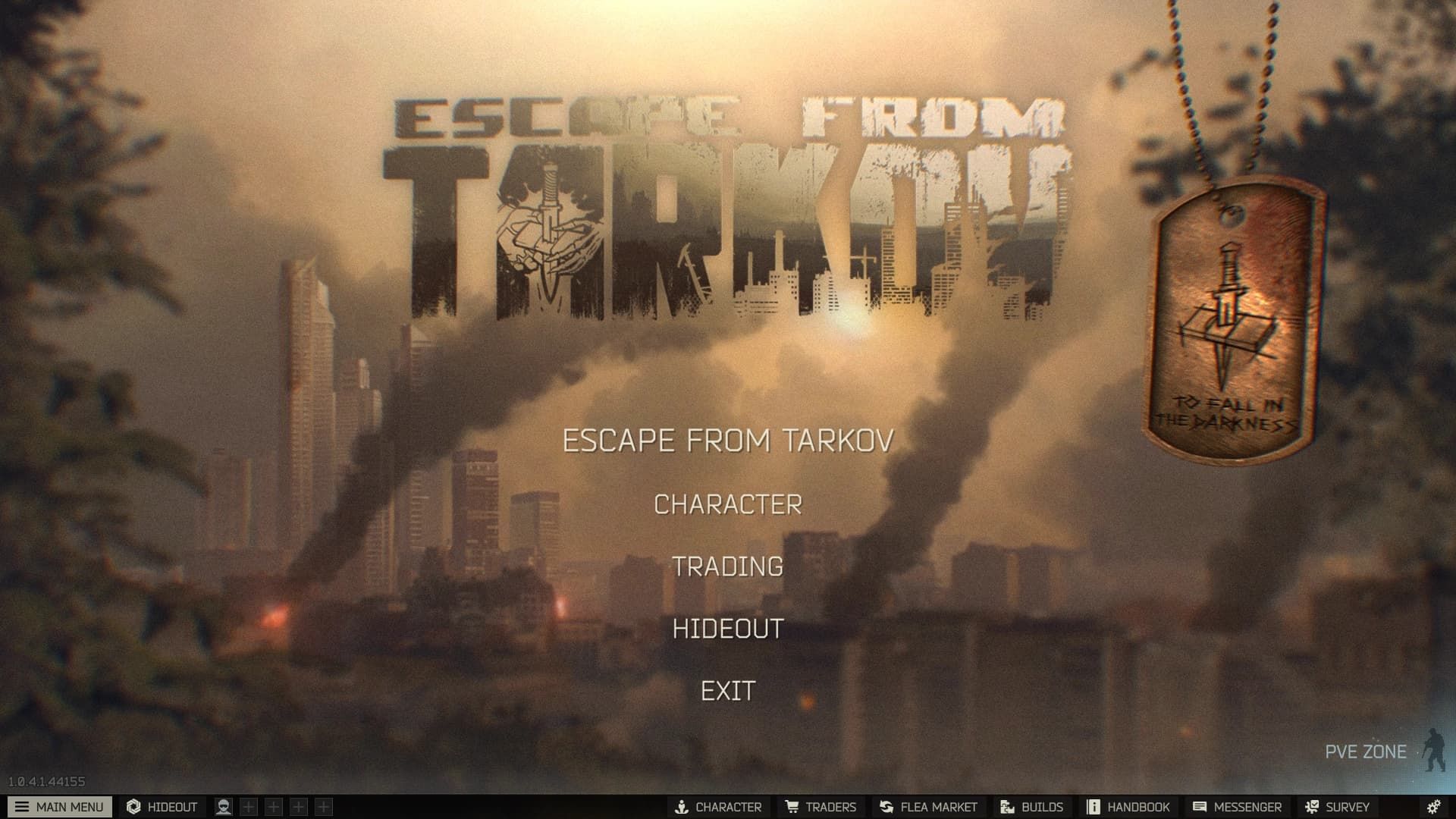Click the Messenger chat icon
This screenshot has width=1456, height=819.
tap(1199, 807)
